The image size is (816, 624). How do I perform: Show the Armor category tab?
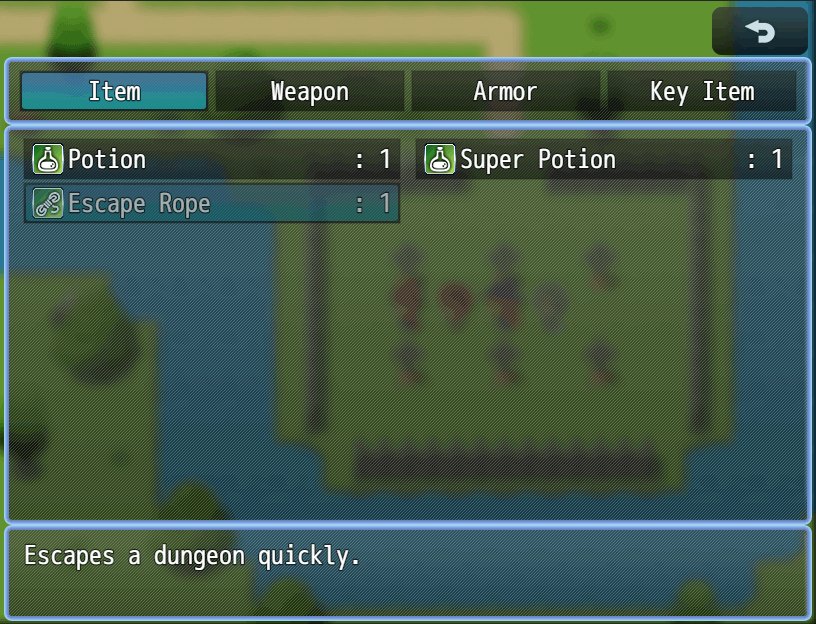point(505,92)
